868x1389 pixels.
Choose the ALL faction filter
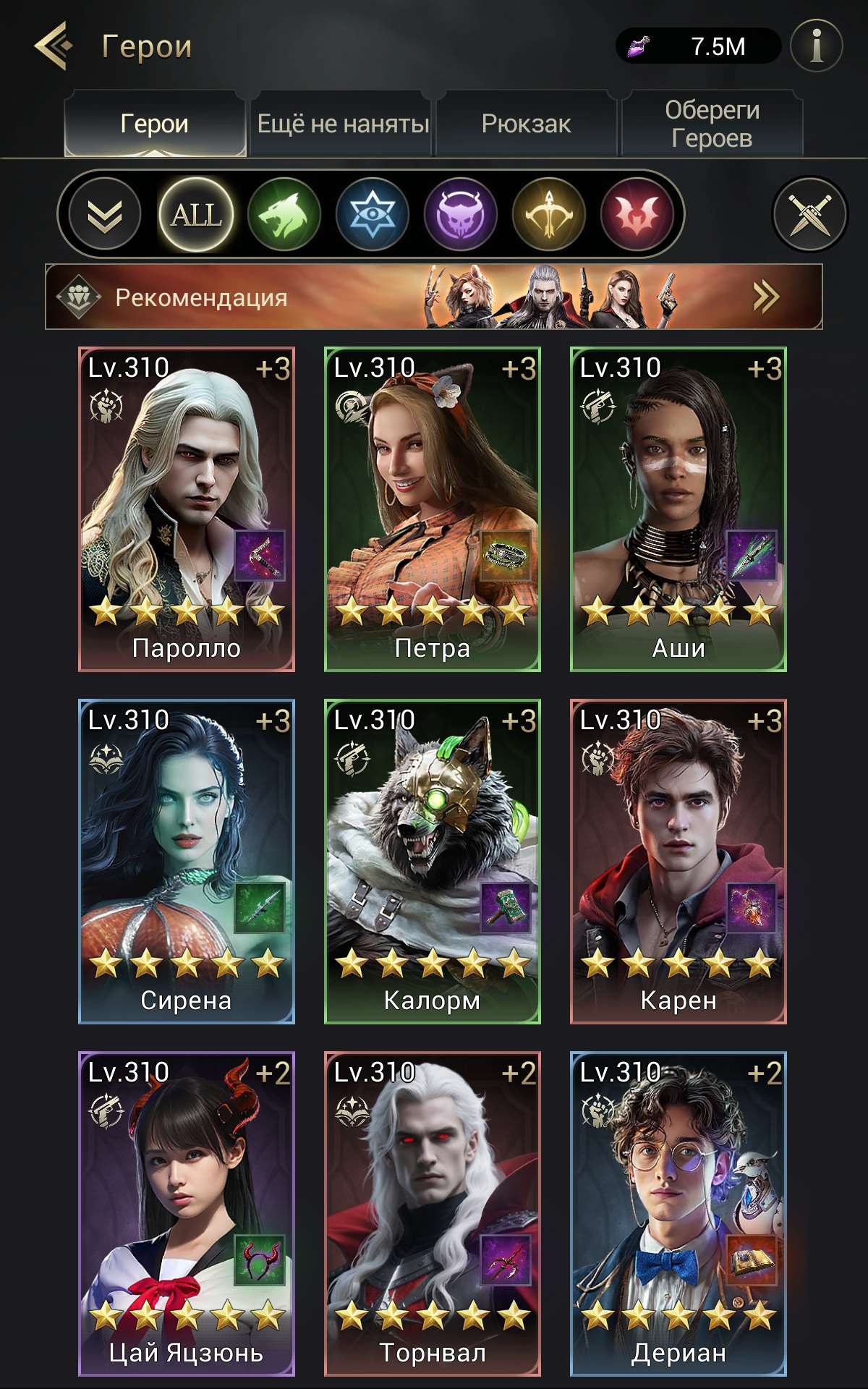[196, 214]
